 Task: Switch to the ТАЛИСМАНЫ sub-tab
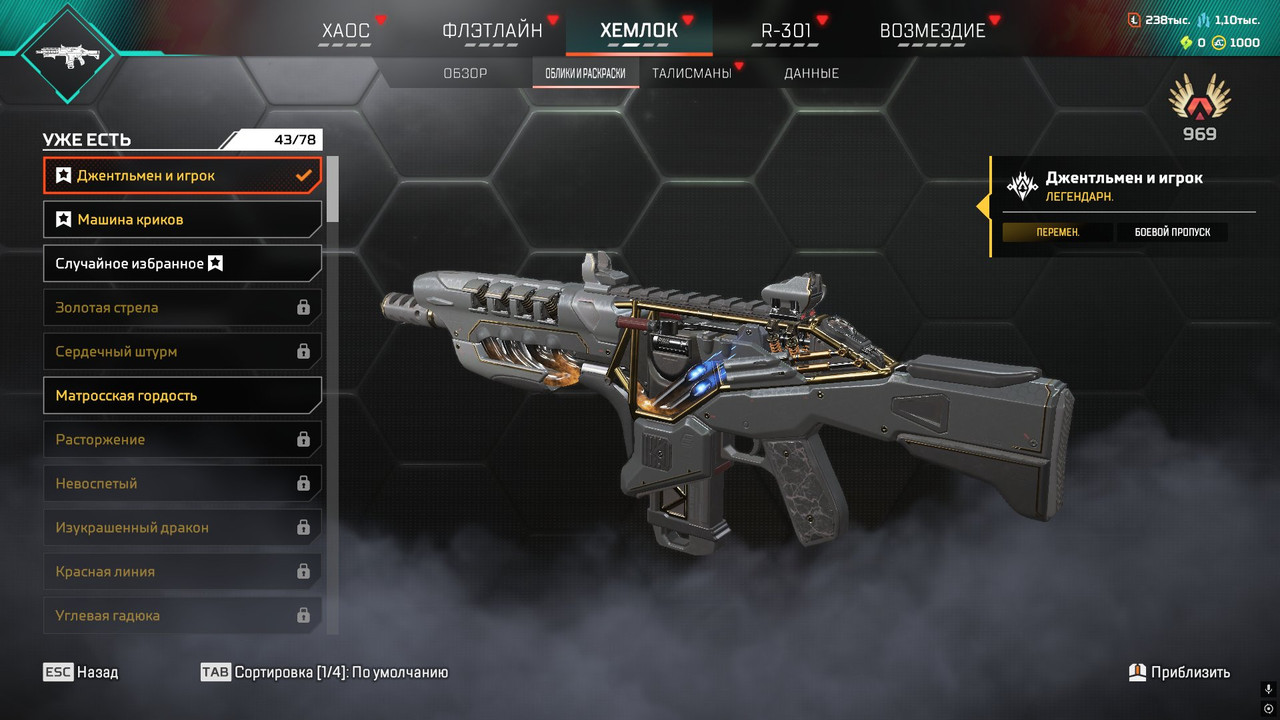[691, 73]
